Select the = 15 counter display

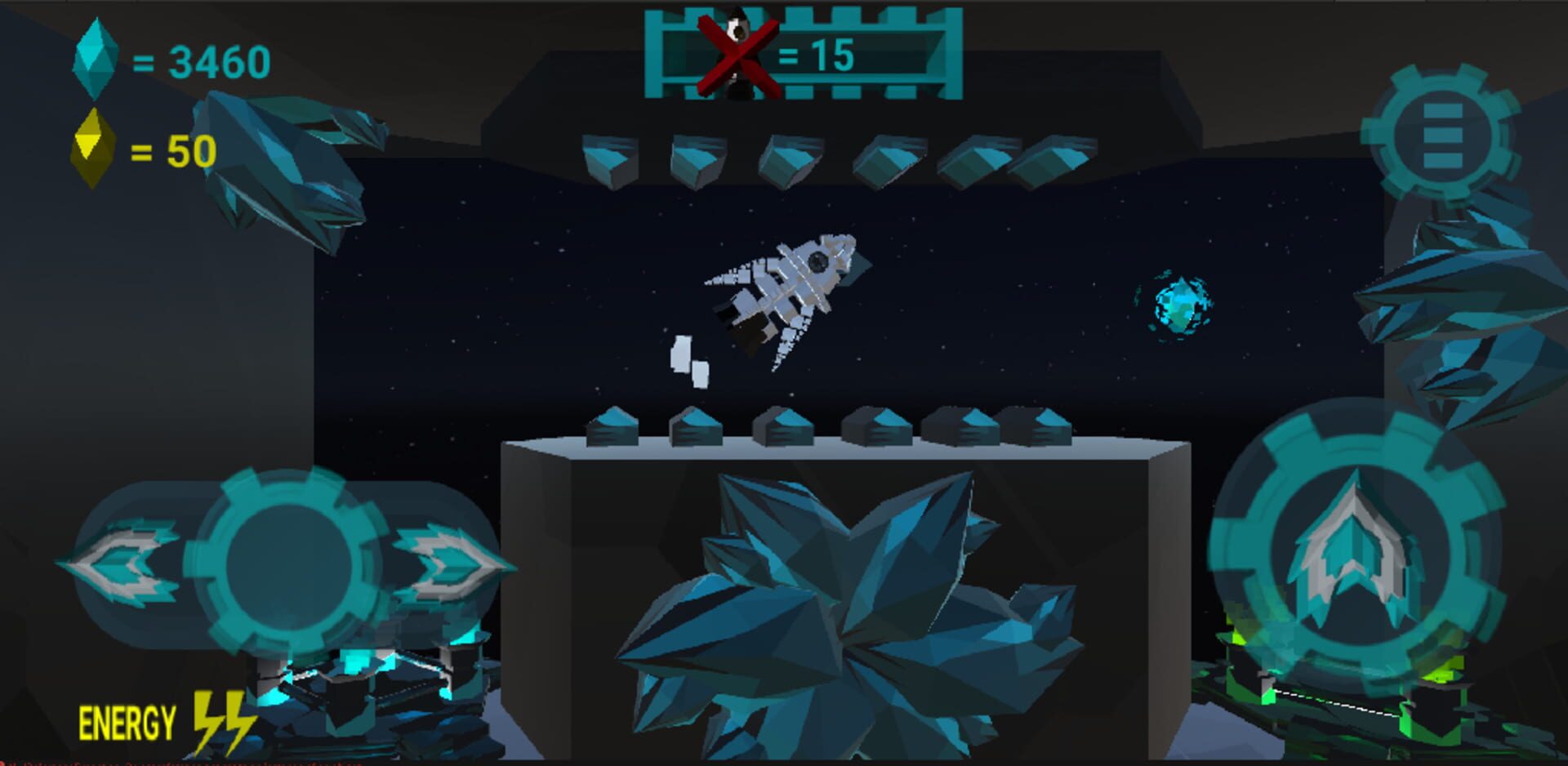(x=817, y=57)
